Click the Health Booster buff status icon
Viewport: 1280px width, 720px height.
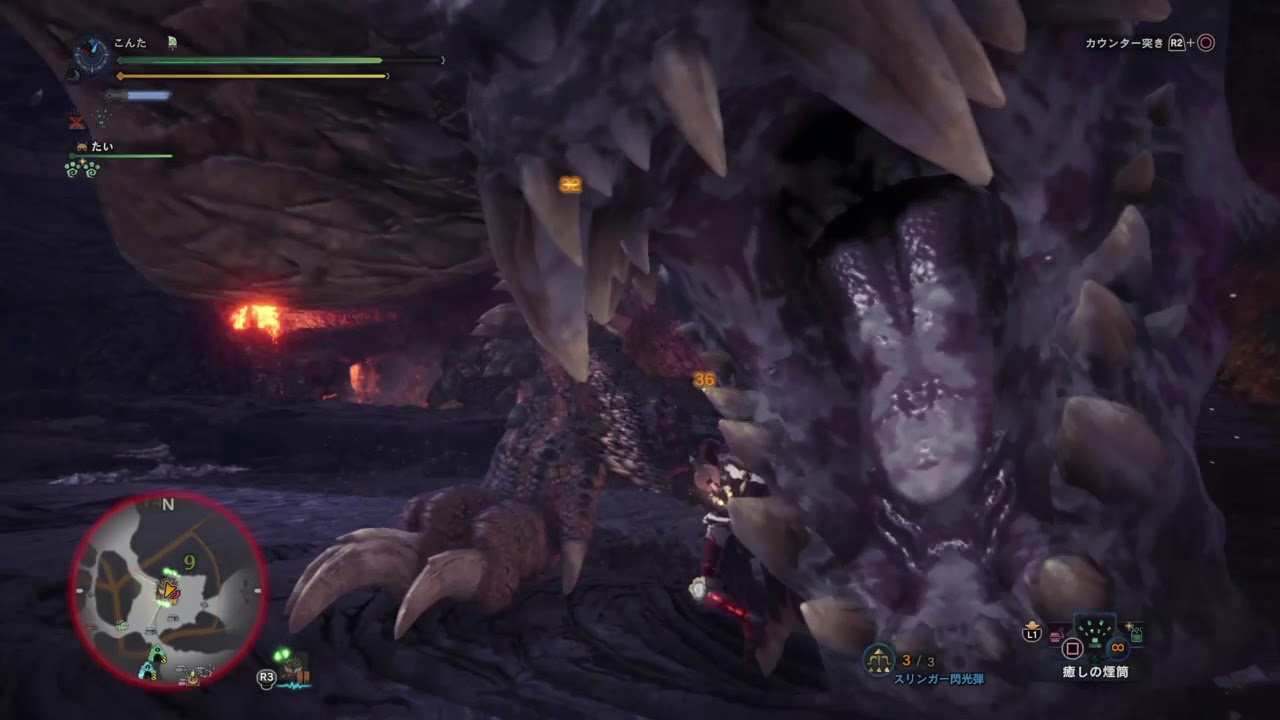[102, 120]
